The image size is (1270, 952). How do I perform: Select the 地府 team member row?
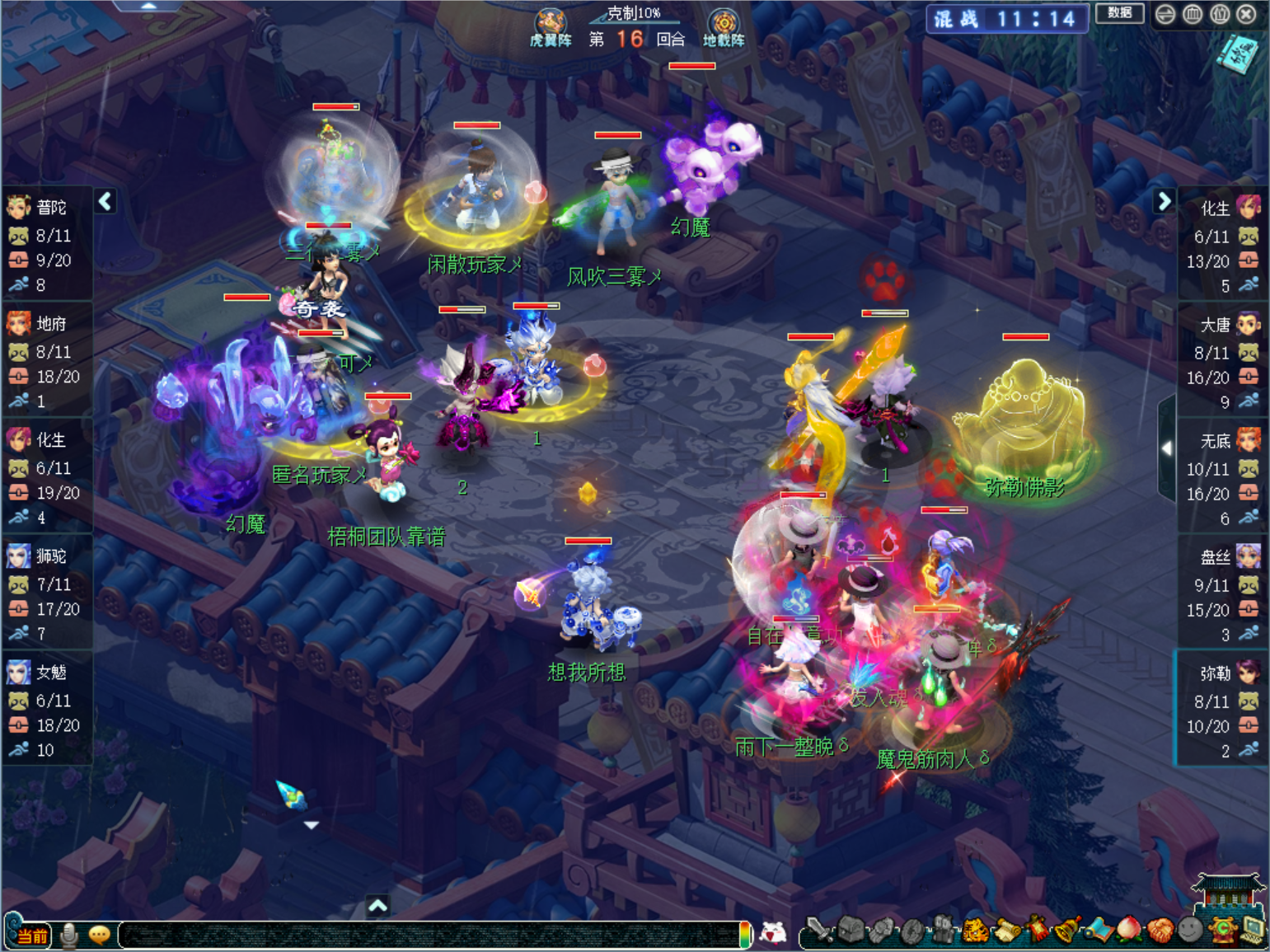(x=47, y=362)
